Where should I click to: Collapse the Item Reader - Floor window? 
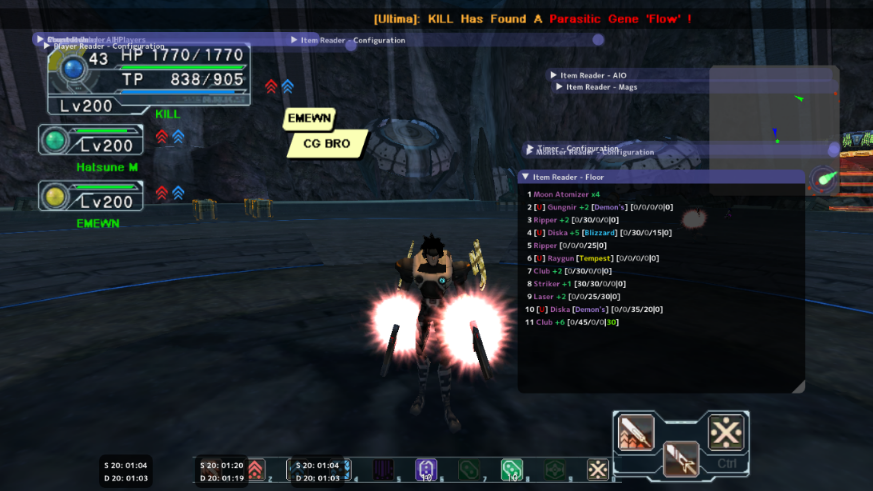pos(526,176)
